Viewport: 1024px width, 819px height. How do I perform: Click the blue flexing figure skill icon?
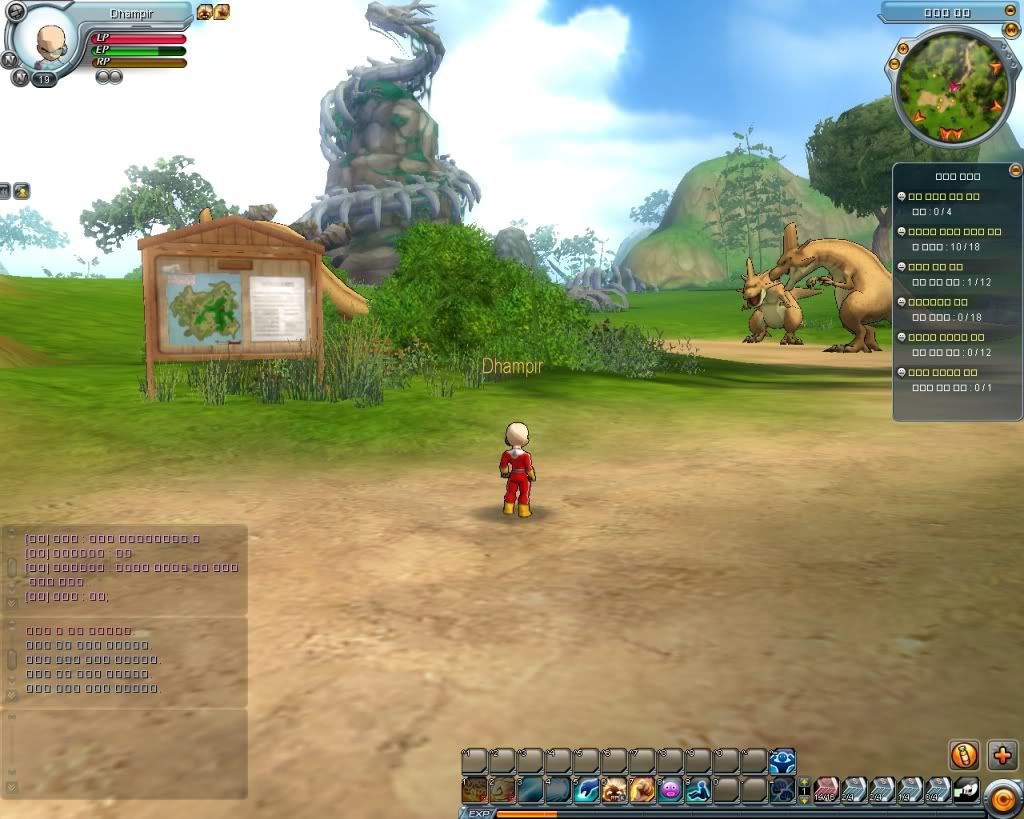pos(782,761)
